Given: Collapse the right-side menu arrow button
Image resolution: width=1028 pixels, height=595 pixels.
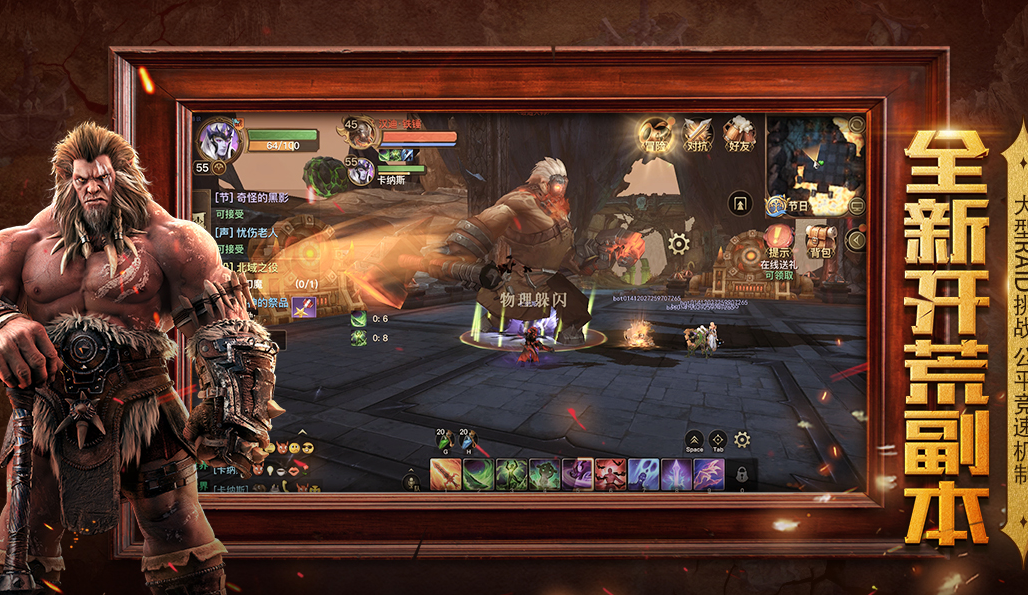Looking at the screenshot, I should pyautogui.click(x=855, y=240).
